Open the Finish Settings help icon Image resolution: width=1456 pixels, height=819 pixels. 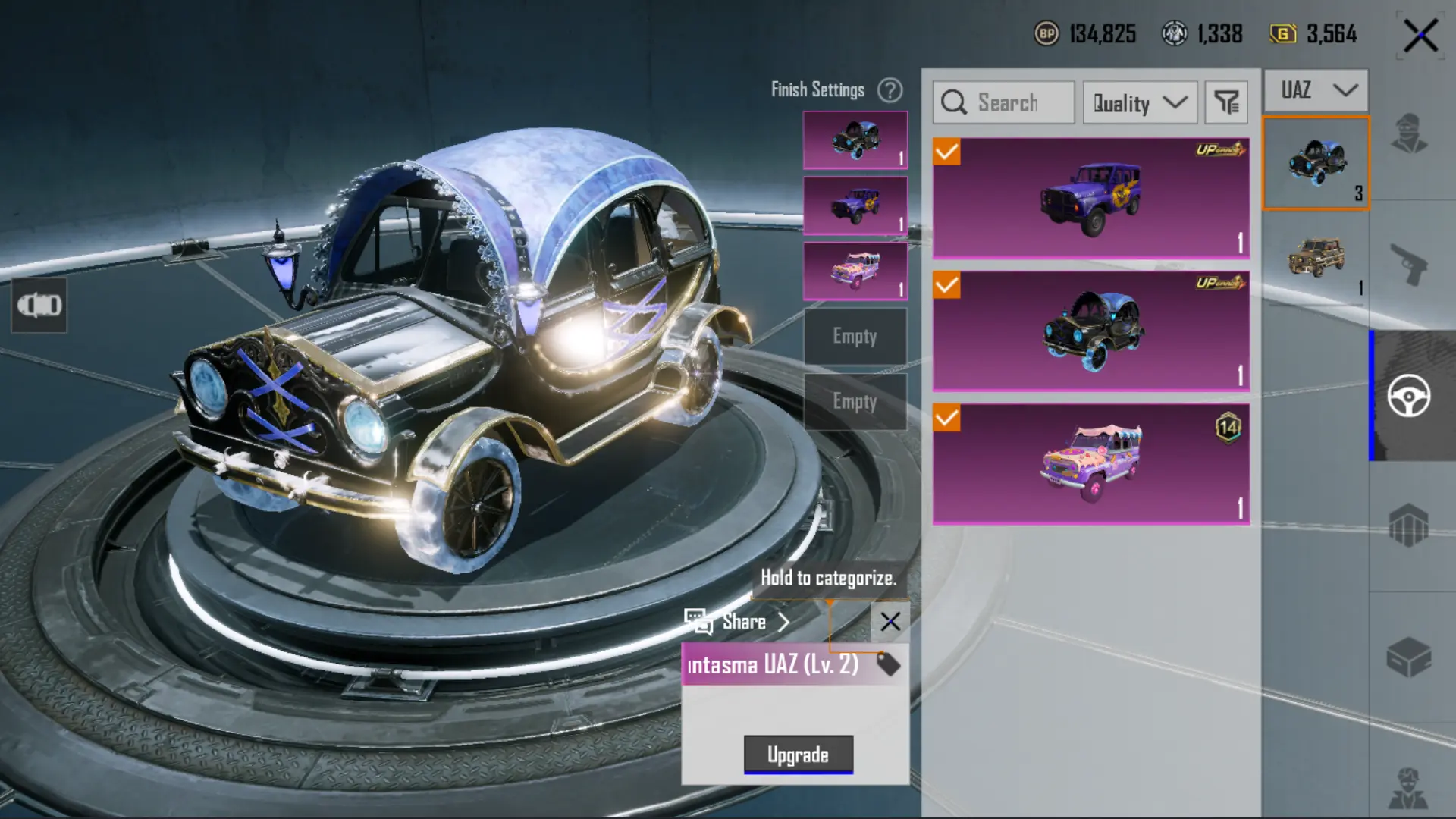coord(890,90)
